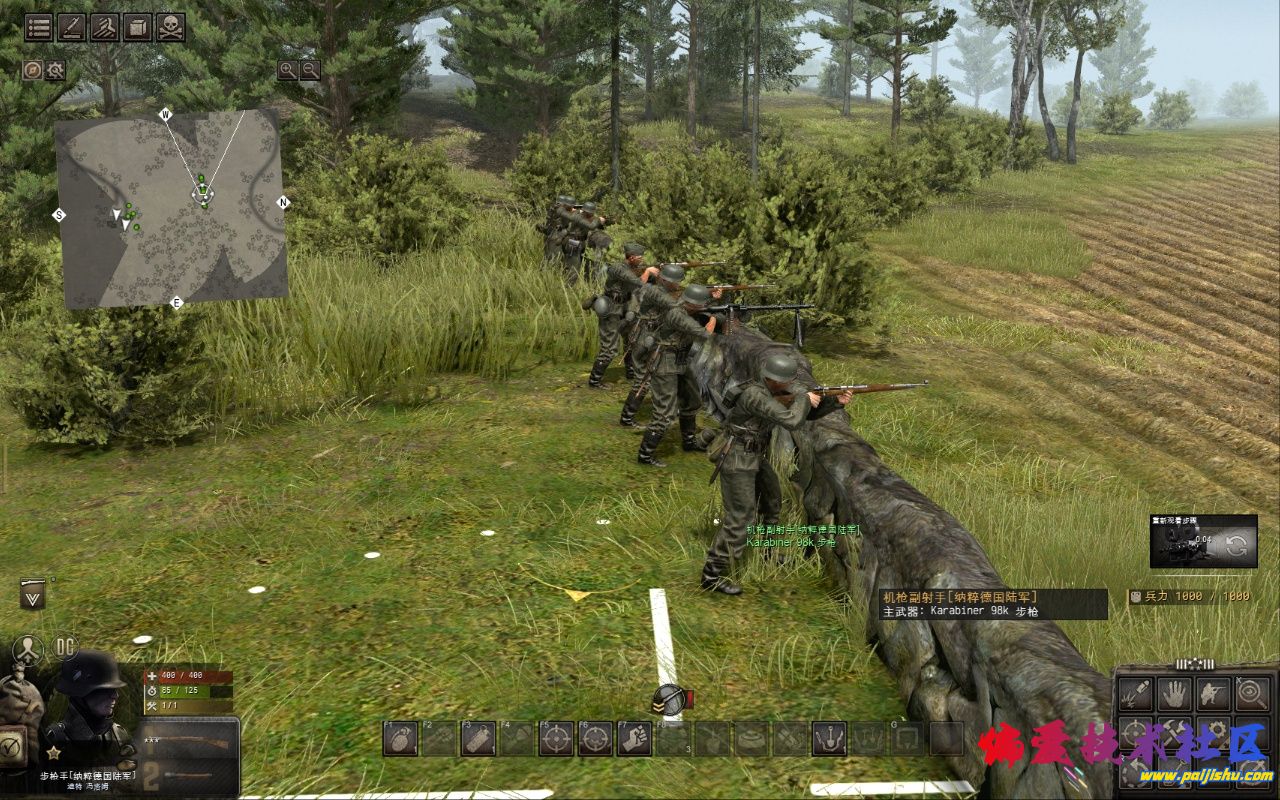Select the Karabiner rifle weapon slot

click(190, 745)
